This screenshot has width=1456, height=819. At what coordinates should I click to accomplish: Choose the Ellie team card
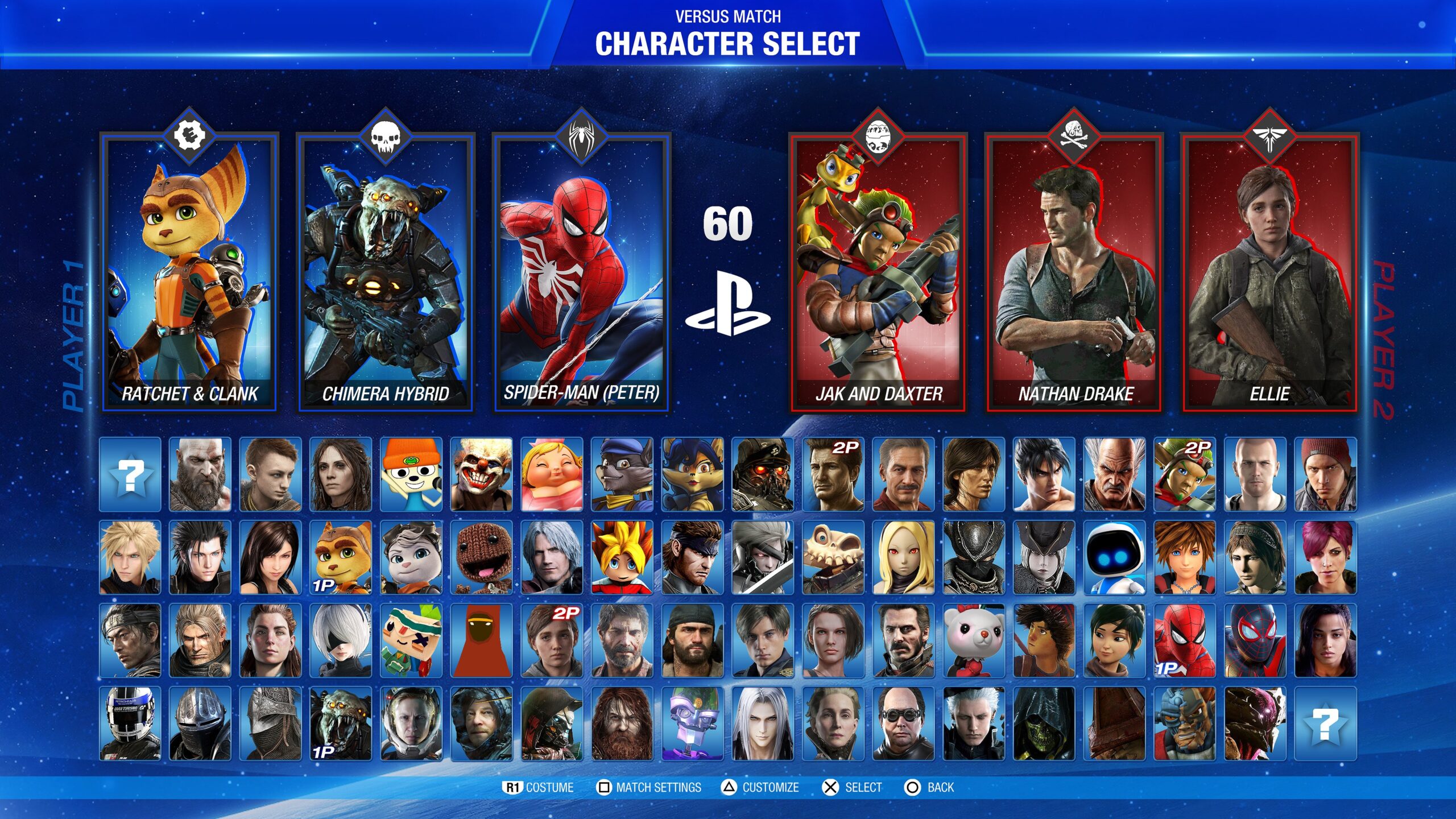point(1269,273)
